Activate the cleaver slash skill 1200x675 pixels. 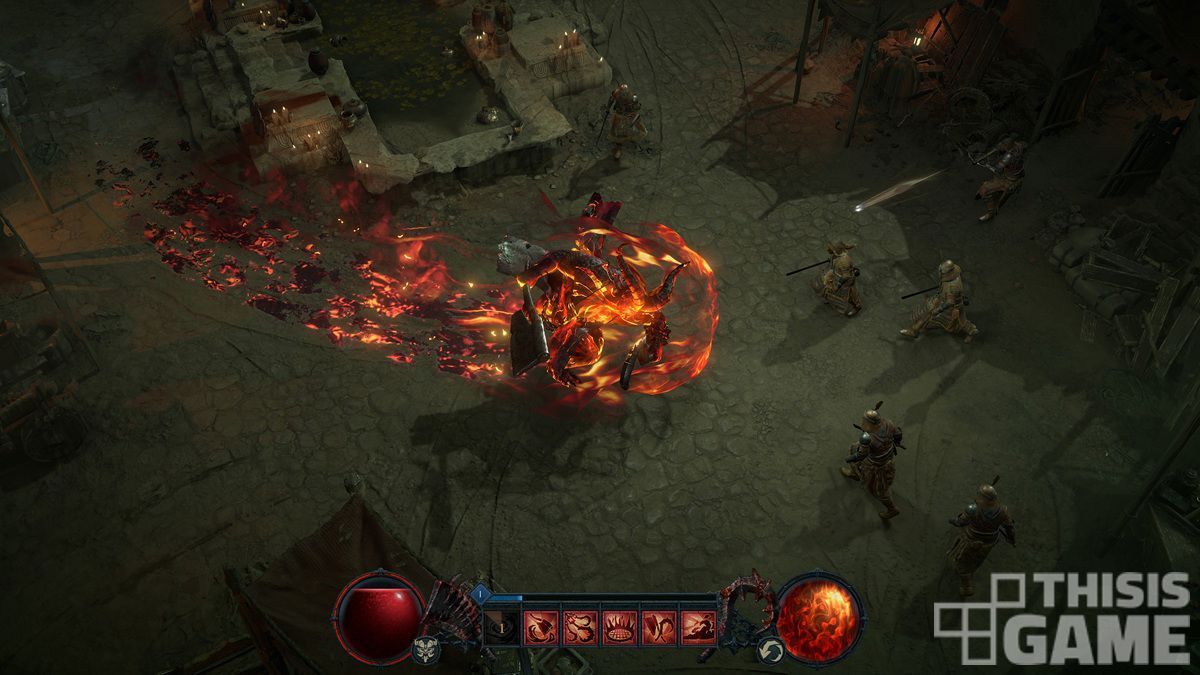click(x=658, y=627)
